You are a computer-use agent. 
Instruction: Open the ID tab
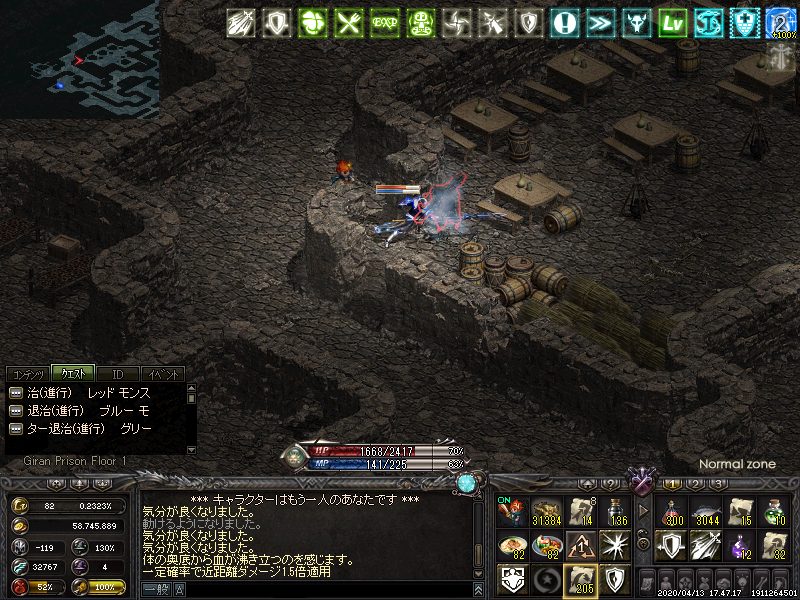pyautogui.click(x=117, y=374)
